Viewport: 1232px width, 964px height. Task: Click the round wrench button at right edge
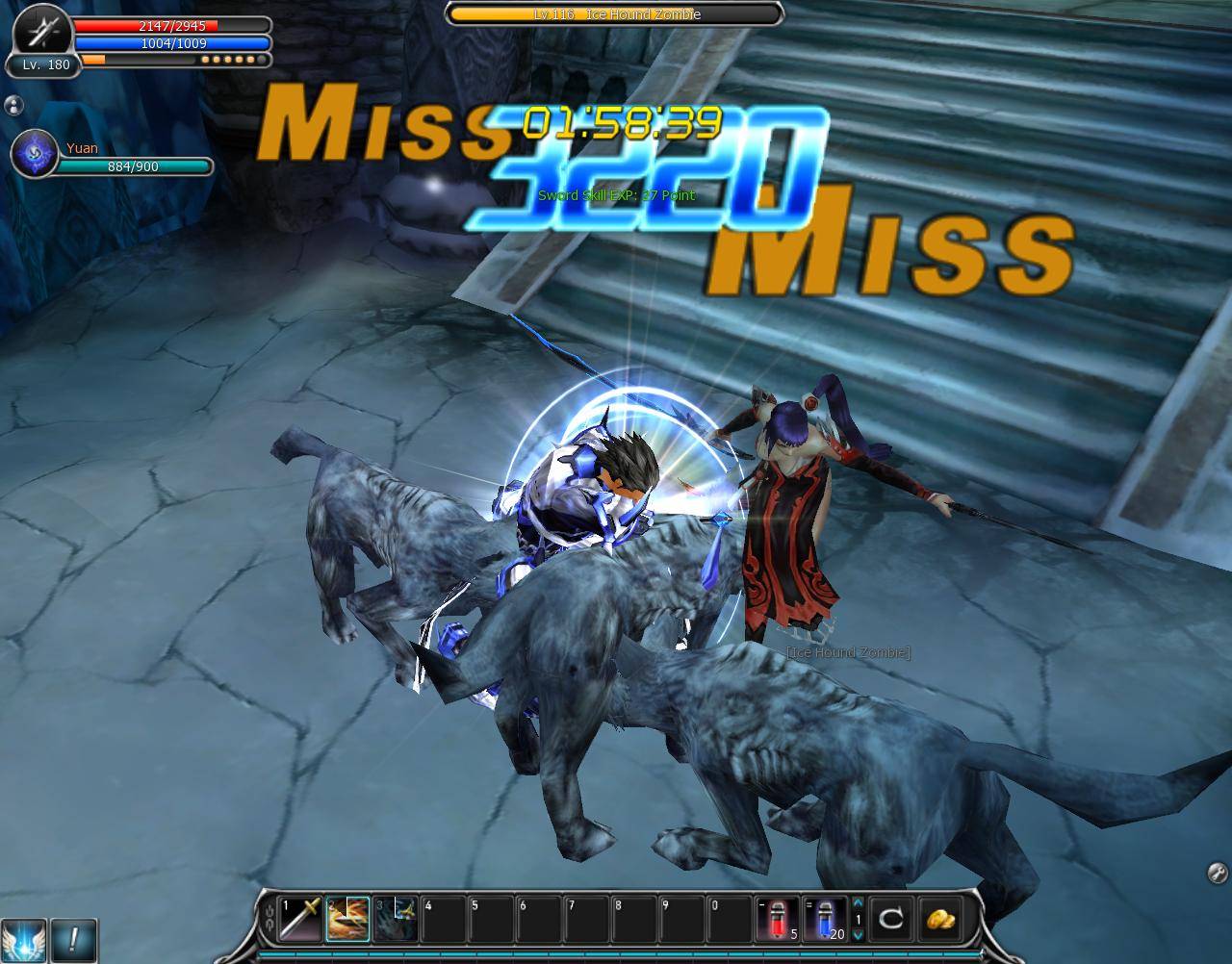(1217, 873)
